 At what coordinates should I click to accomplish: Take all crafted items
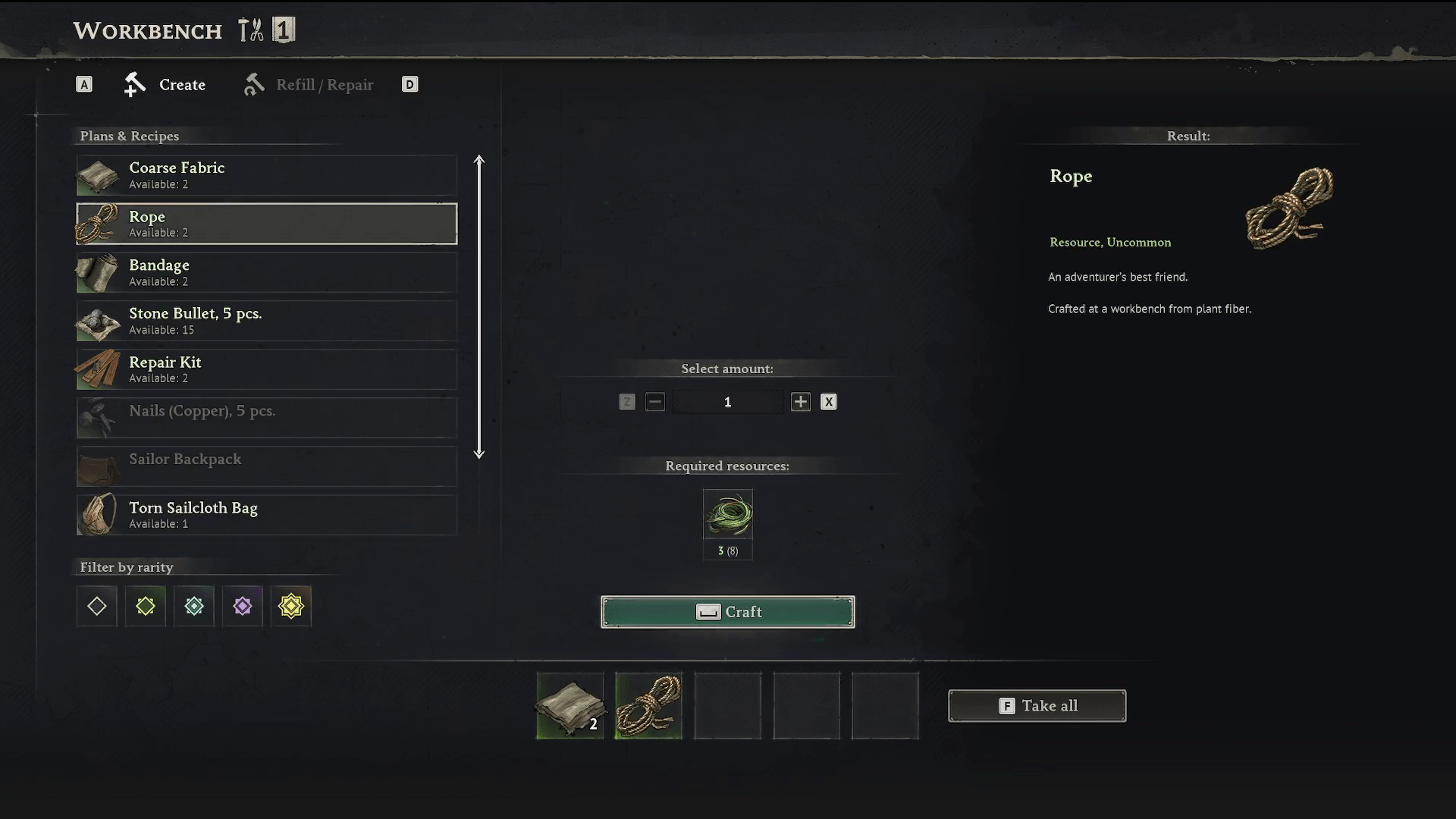1037,706
